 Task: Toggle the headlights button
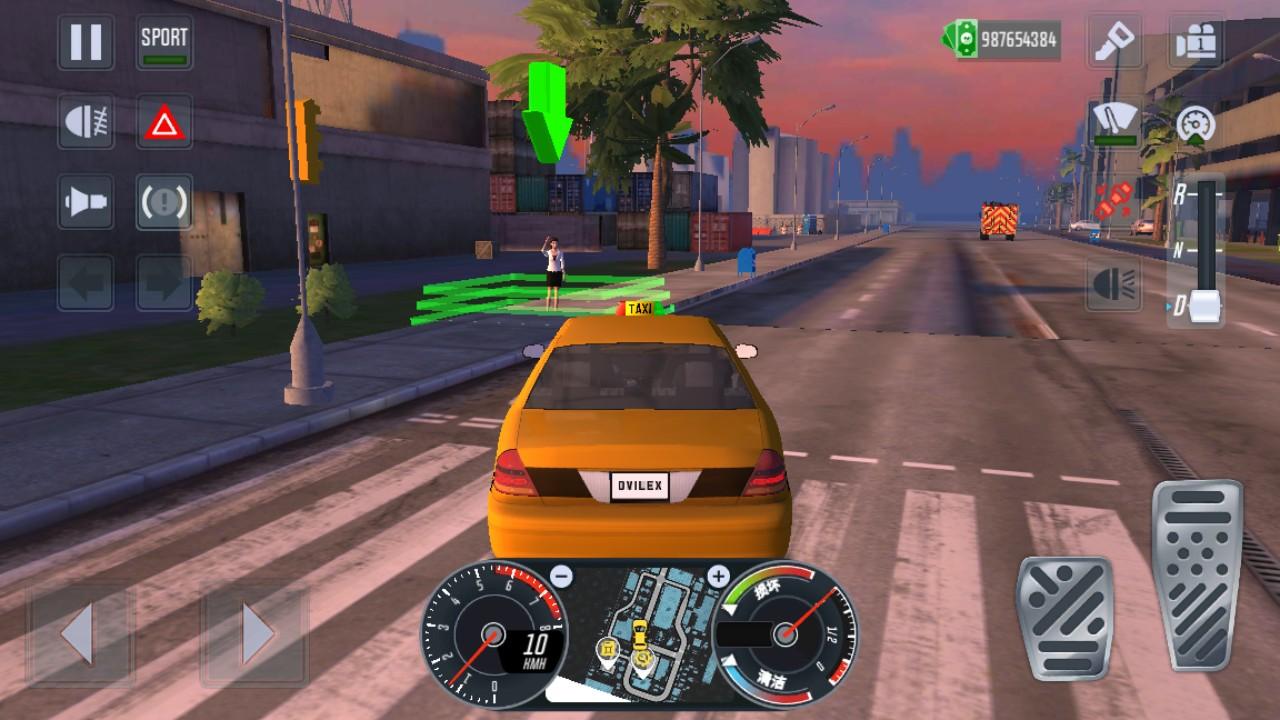click(1115, 284)
